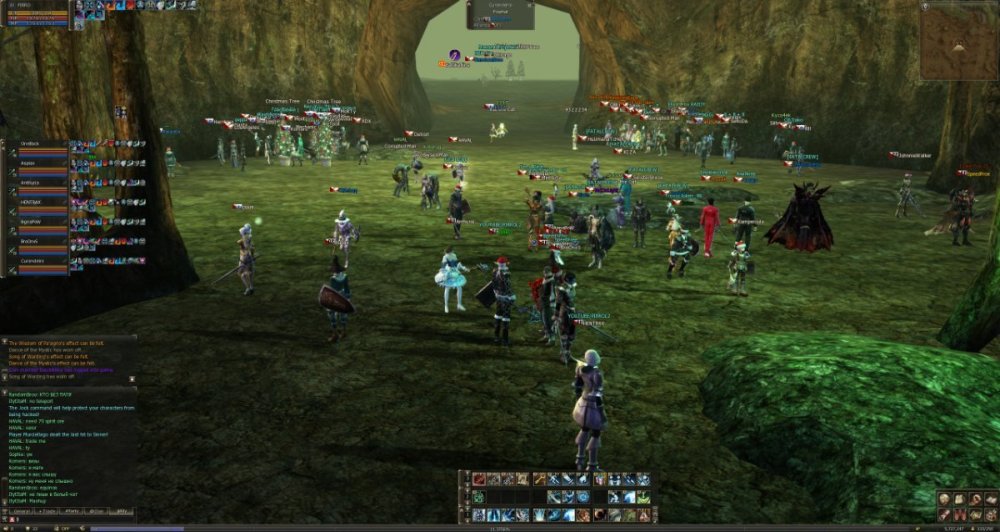Image resolution: width=1000 pixels, height=532 pixels.
Task: Activate the red skill in the first hotbar slot
Action: 479,479
